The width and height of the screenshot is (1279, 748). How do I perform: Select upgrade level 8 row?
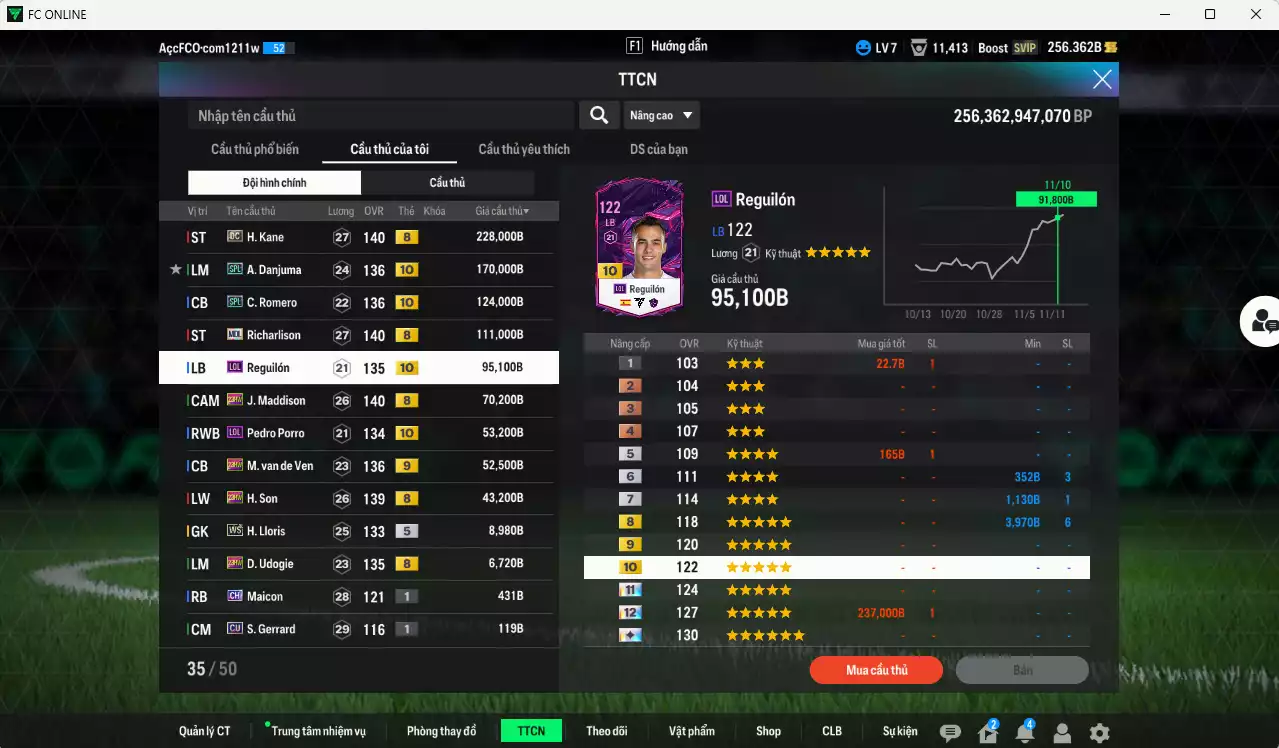[x=836, y=522]
